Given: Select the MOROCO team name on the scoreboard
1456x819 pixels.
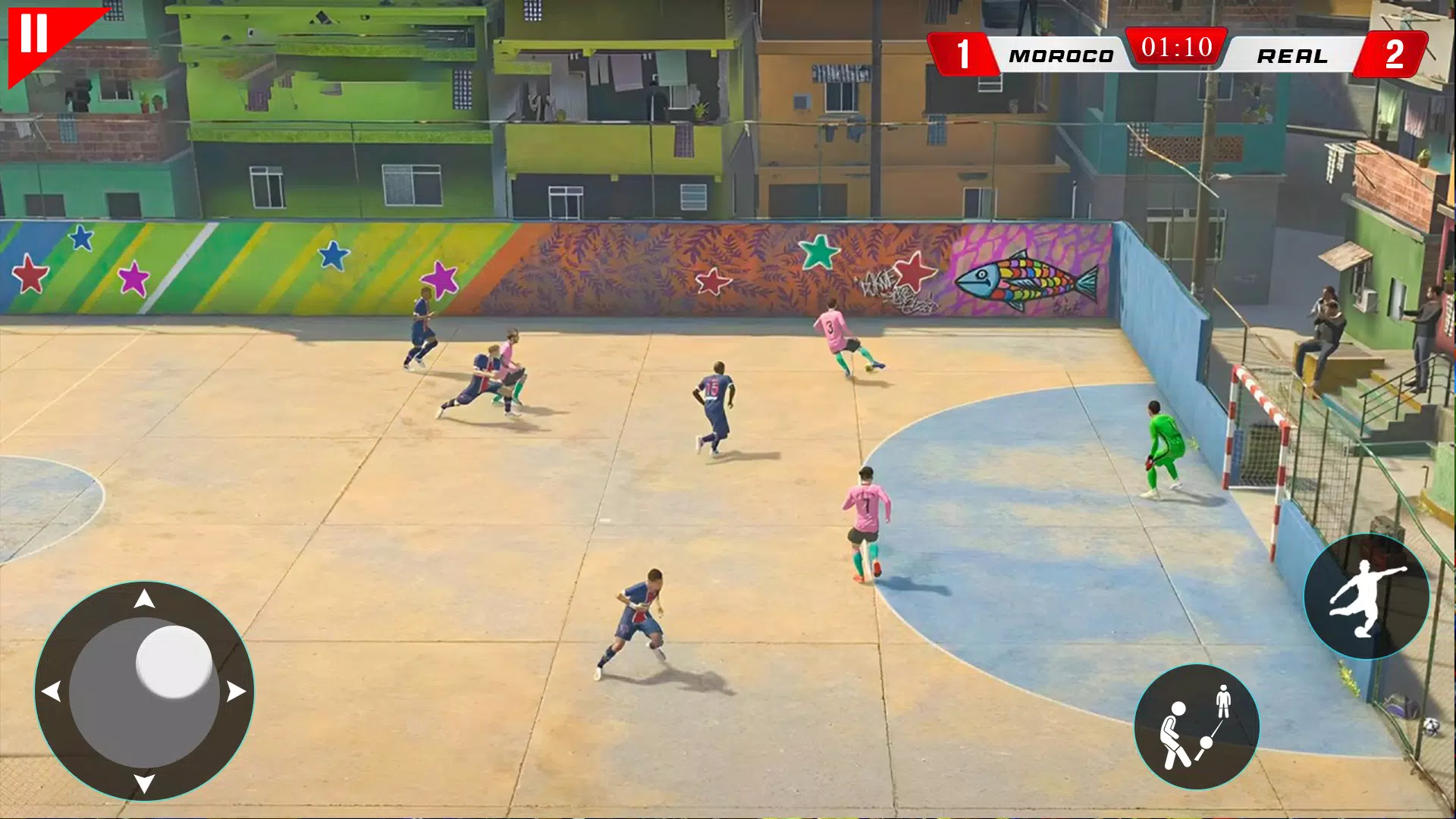Looking at the screenshot, I should (x=1061, y=55).
